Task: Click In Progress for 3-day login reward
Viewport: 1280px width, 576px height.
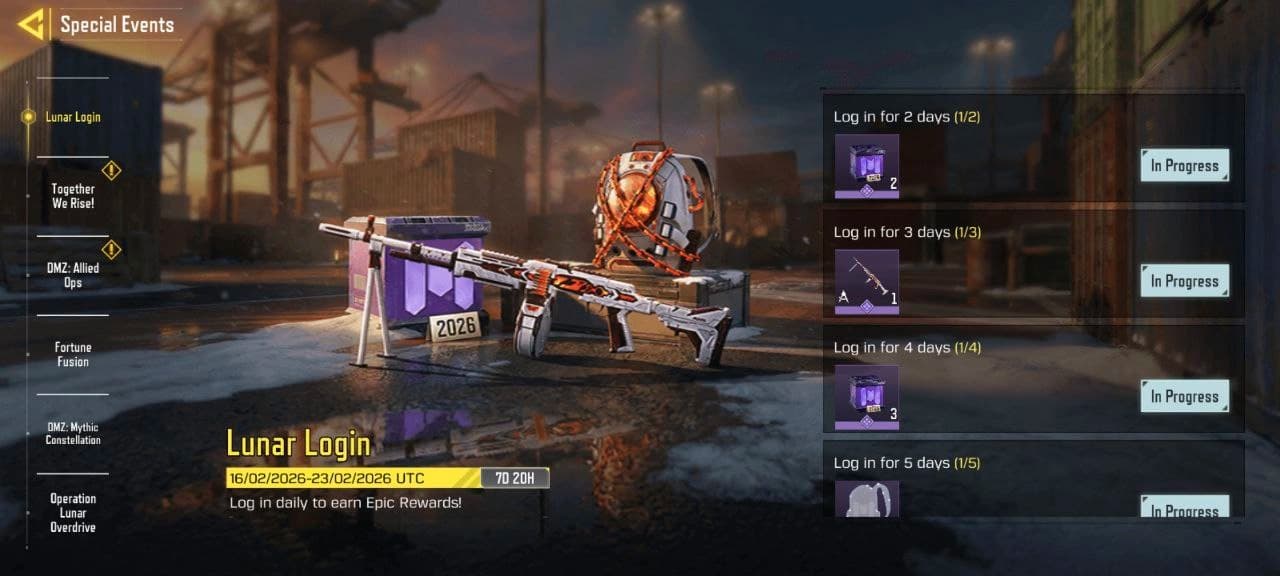Action: click(1184, 281)
